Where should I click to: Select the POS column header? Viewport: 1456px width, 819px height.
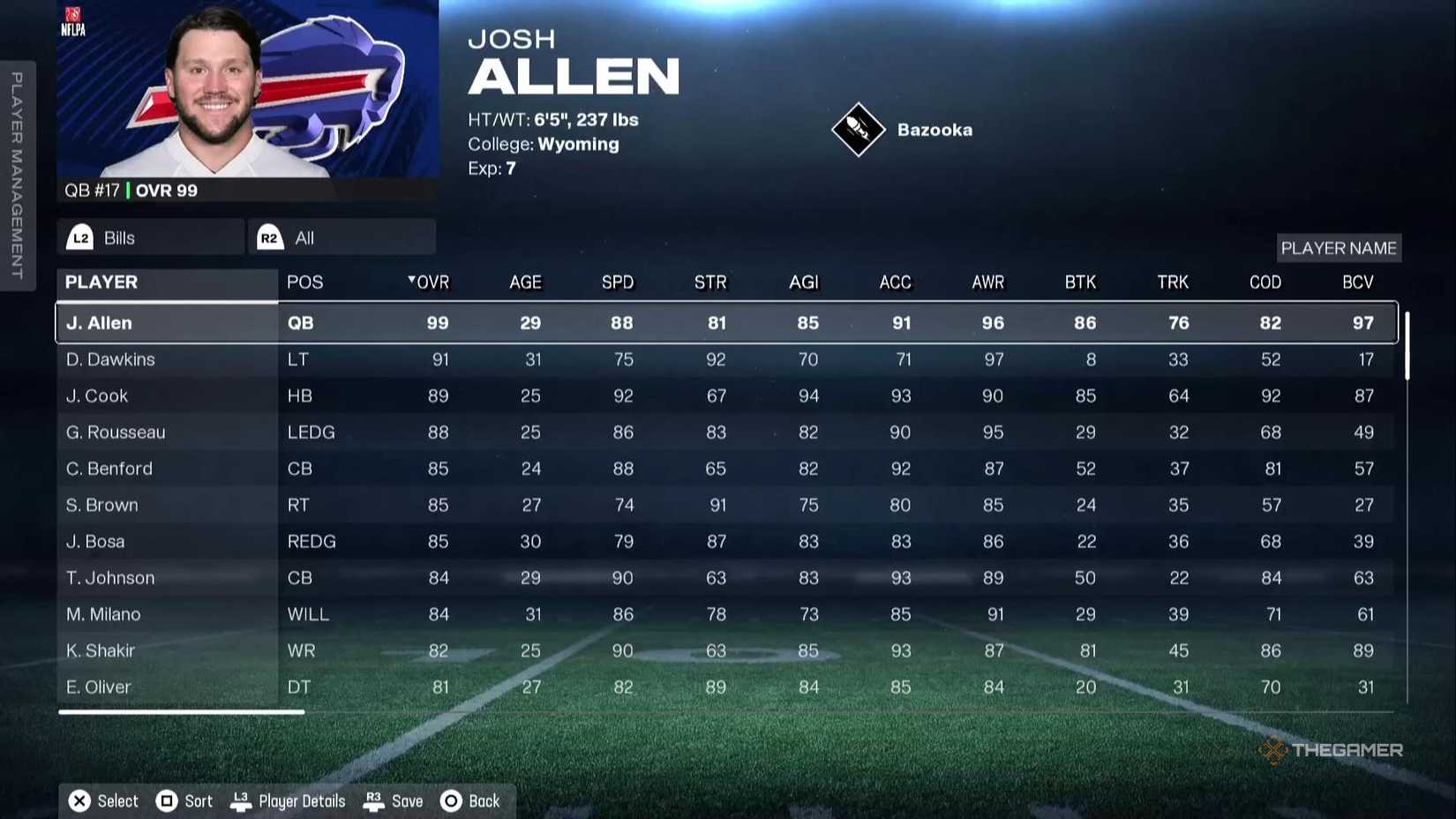[x=304, y=282]
